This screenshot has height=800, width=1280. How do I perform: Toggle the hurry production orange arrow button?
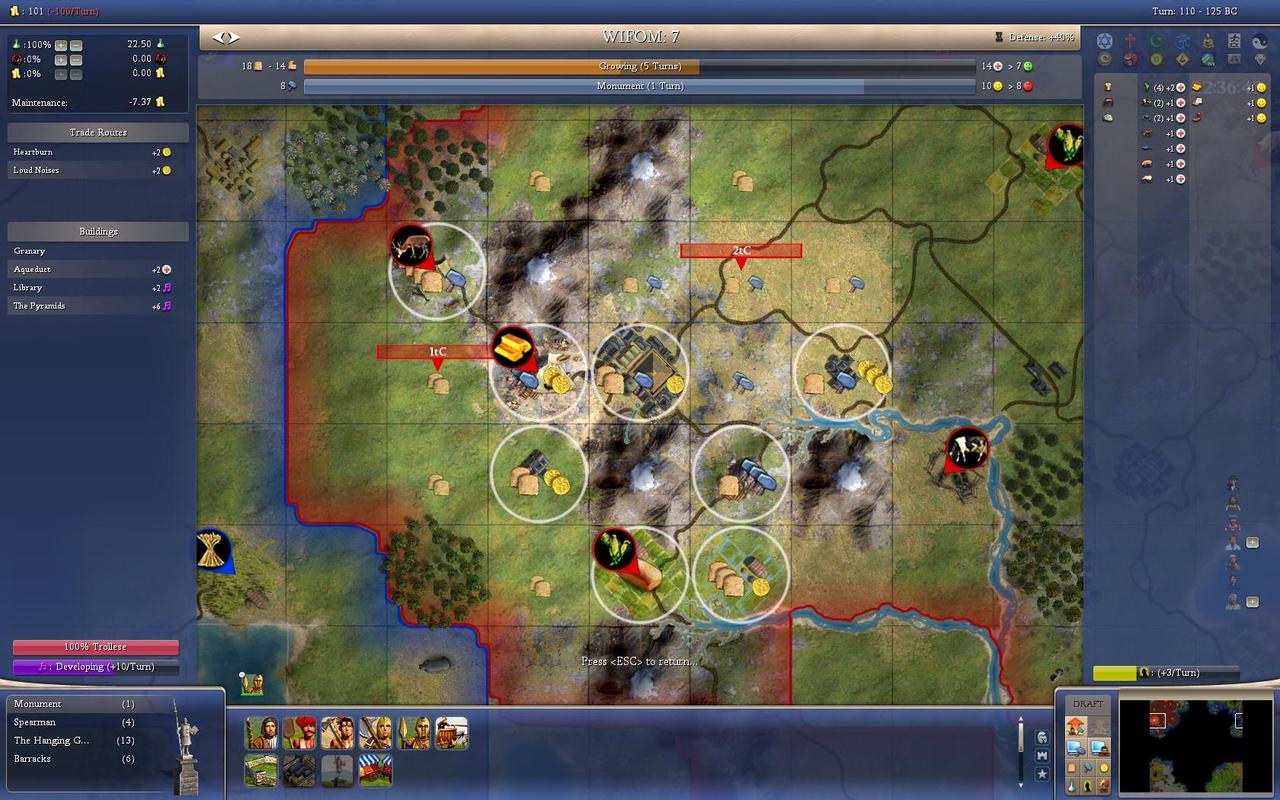click(x=1076, y=727)
